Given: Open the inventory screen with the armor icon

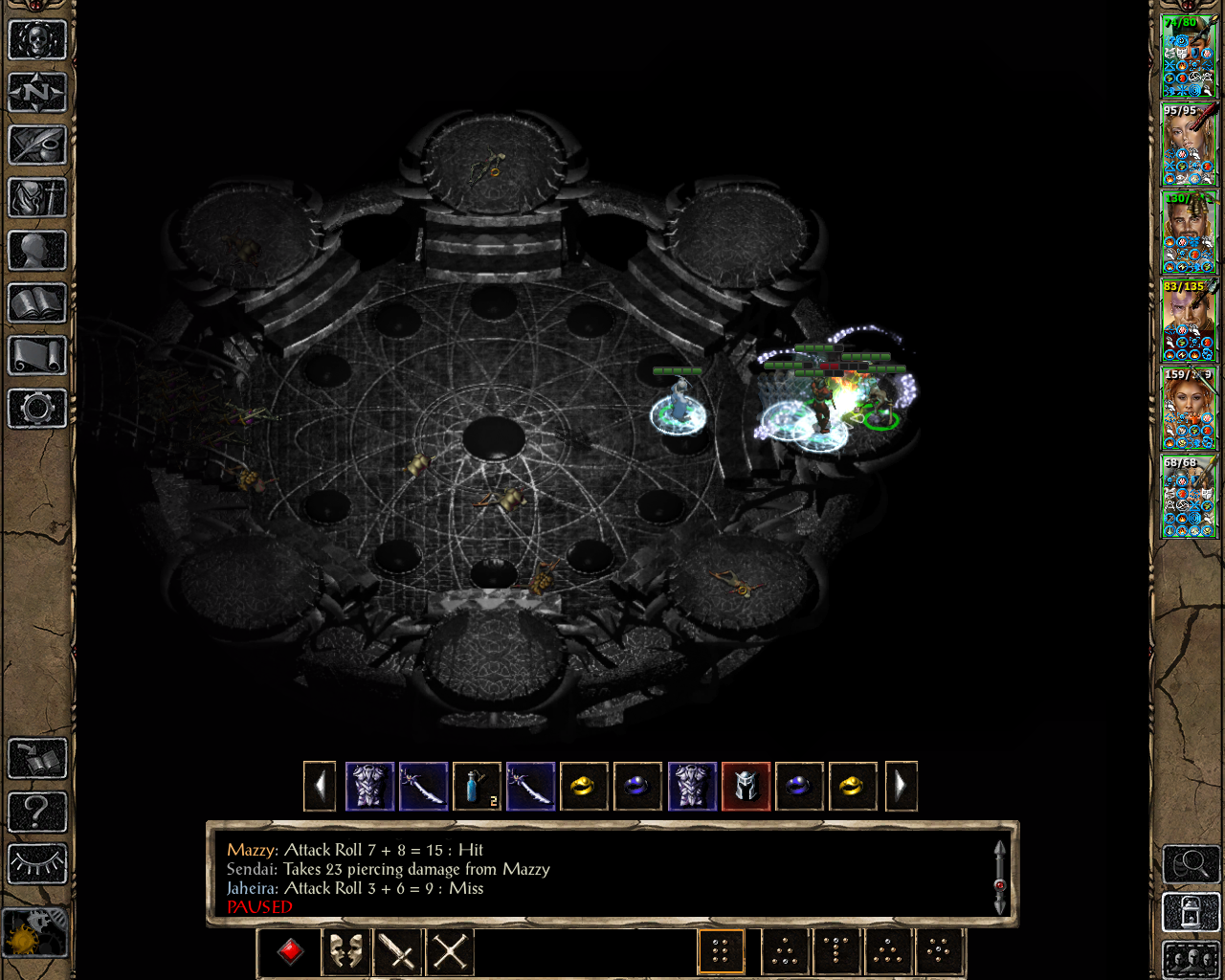Looking at the screenshot, I should 37,198.
